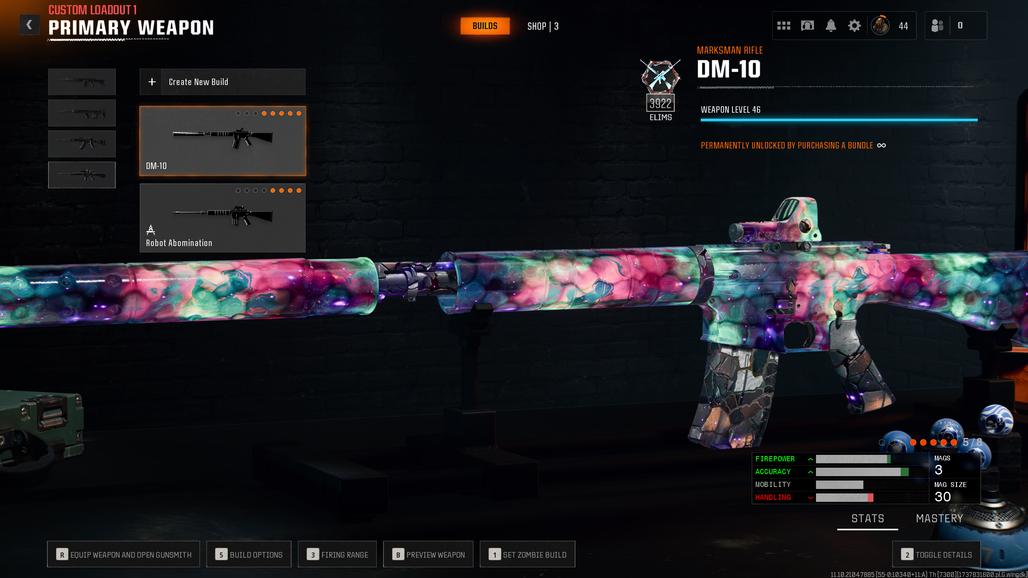Switch to the Mastery tab
The image size is (1028, 578).
pyautogui.click(x=939, y=518)
